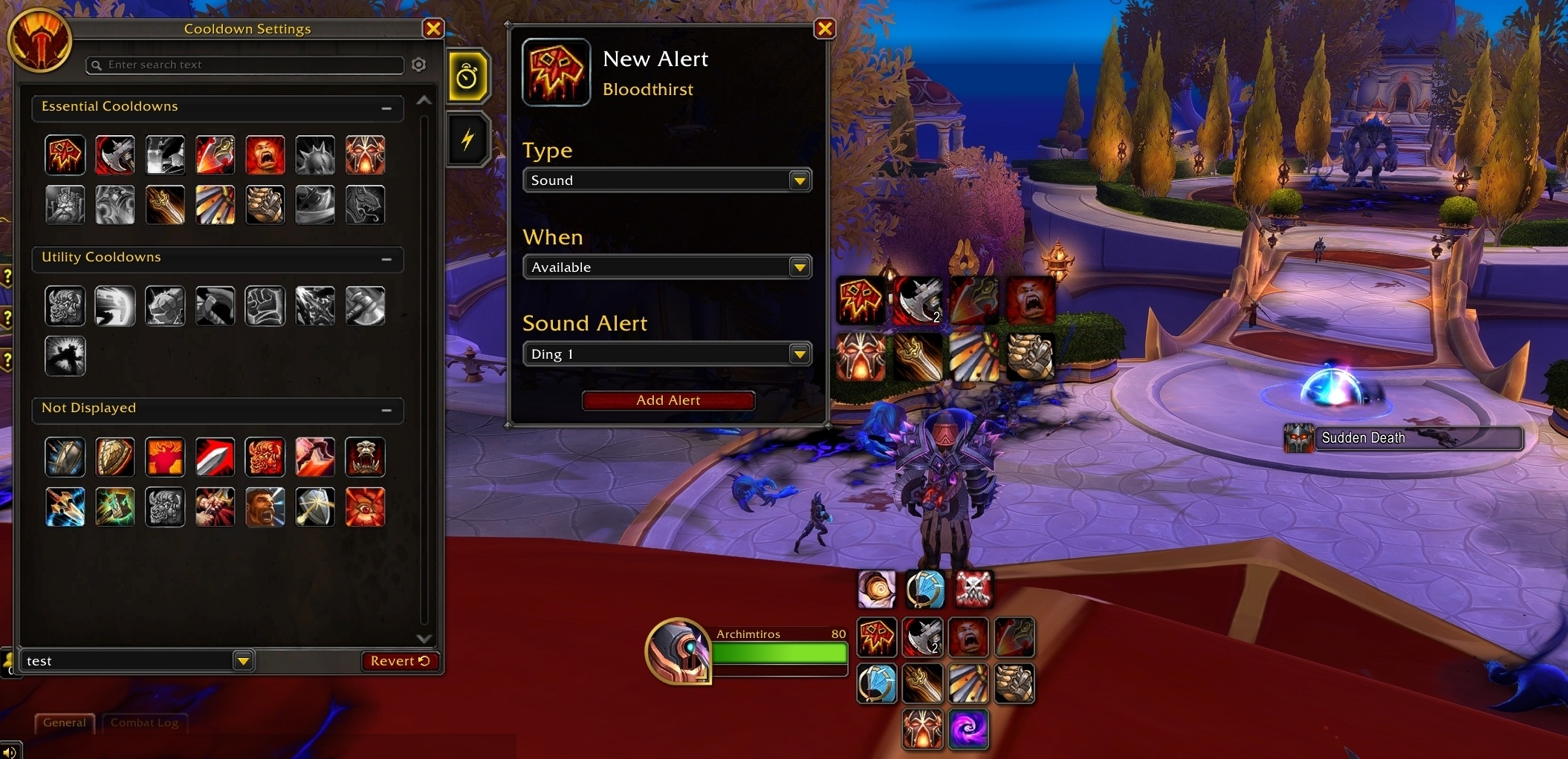Collapse the Utility Cooldowns section
The image size is (1568, 759).
(x=386, y=259)
